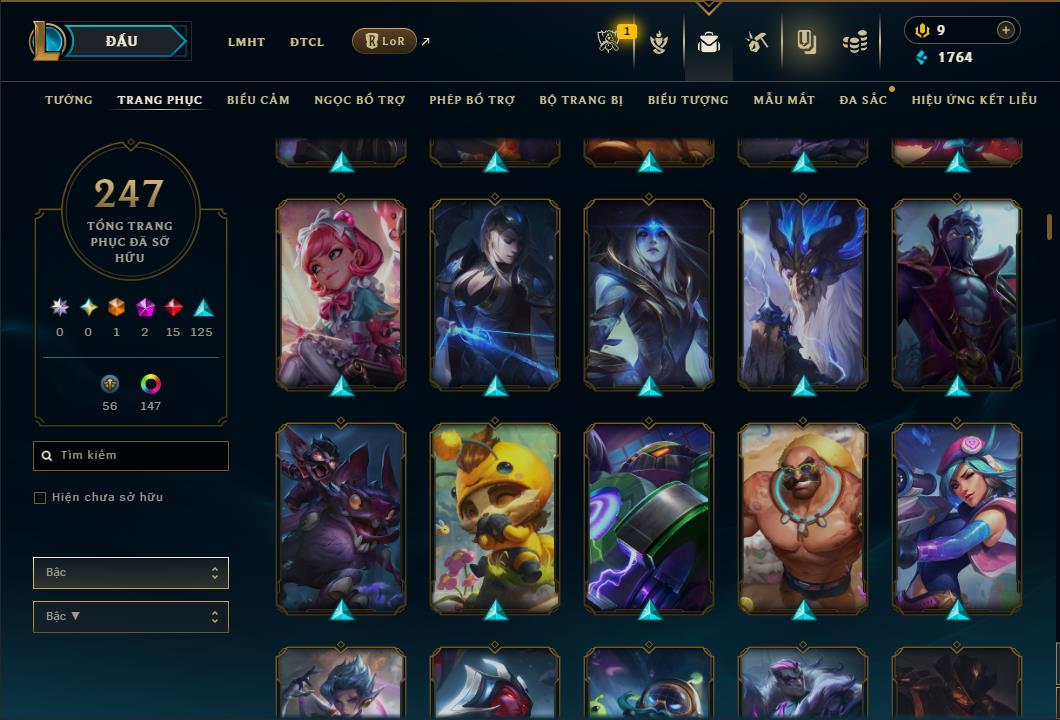Open the coin stack store icon

(x=854, y=42)
